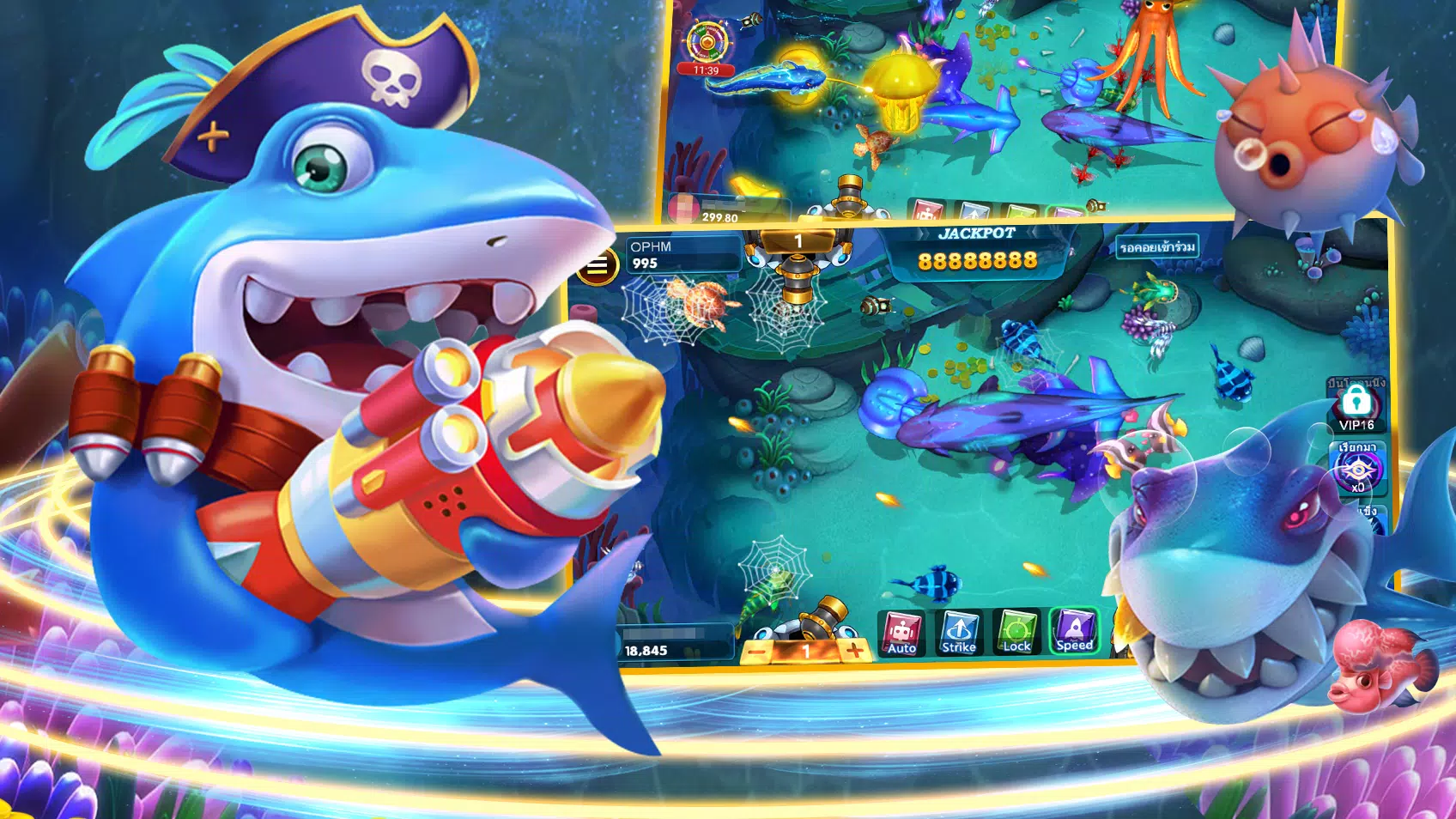The image size is (1456, 819).
Task: Click the Thai waiting-to-join seat label
Action: tap(1157, 247)
